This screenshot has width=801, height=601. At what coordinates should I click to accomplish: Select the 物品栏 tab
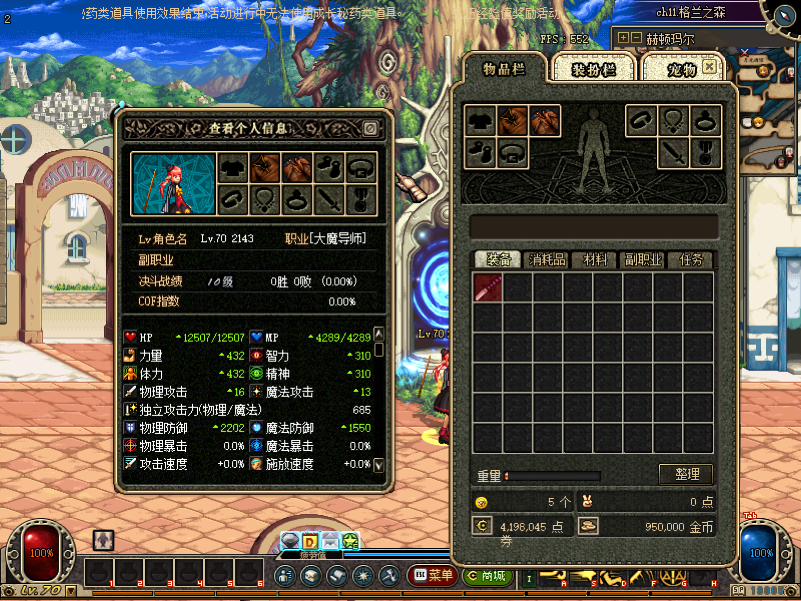(505, 69)
